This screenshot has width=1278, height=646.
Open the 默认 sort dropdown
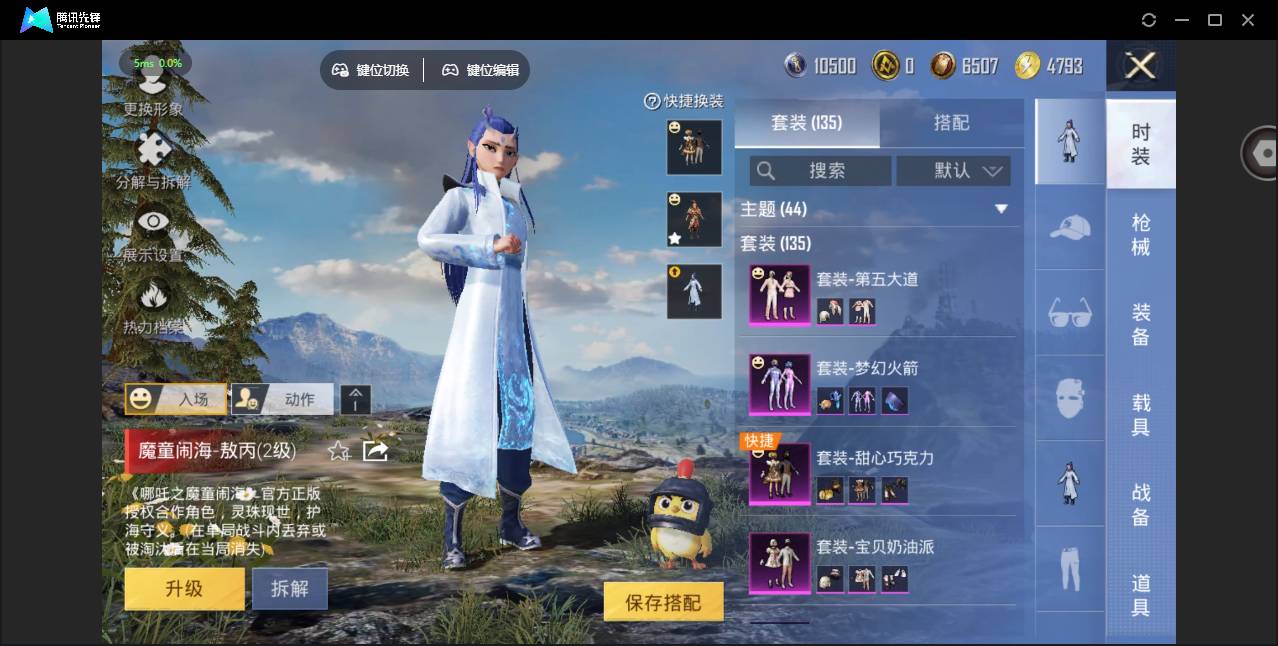[x=953, y=171]
